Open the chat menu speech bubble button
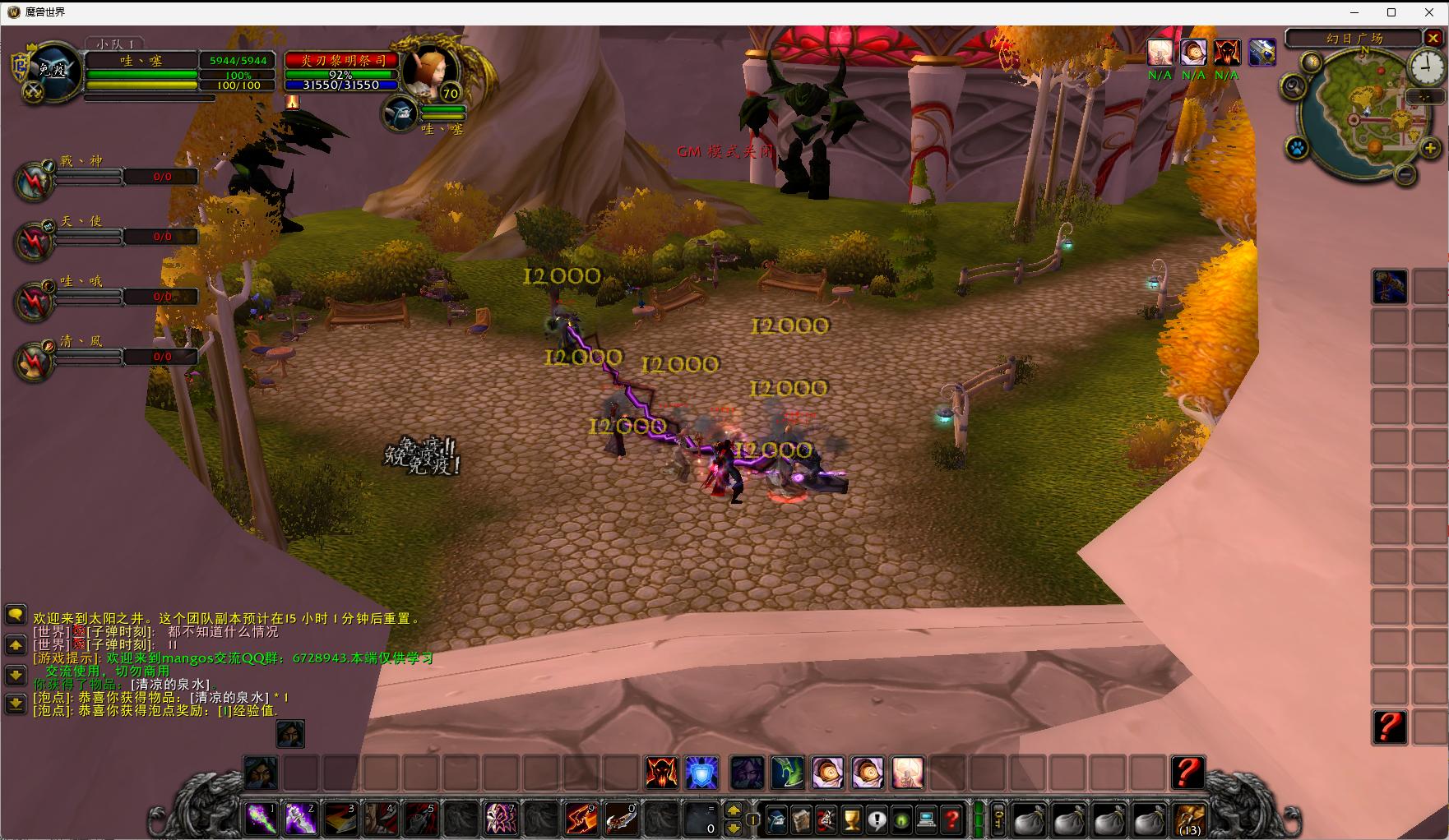The height and width of the screenshot is (840, 1449). 16,614
